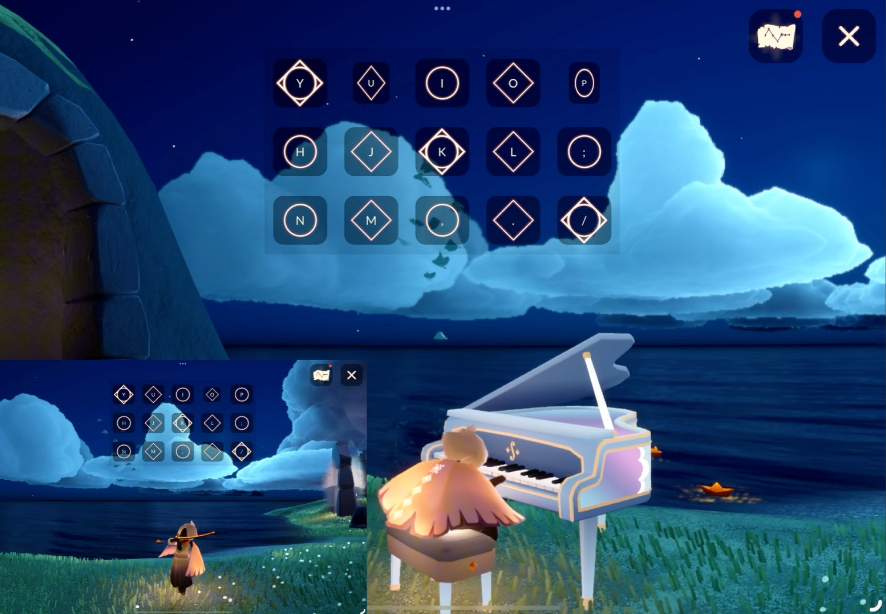Play the large I circle note key

[x=442, y=83]
